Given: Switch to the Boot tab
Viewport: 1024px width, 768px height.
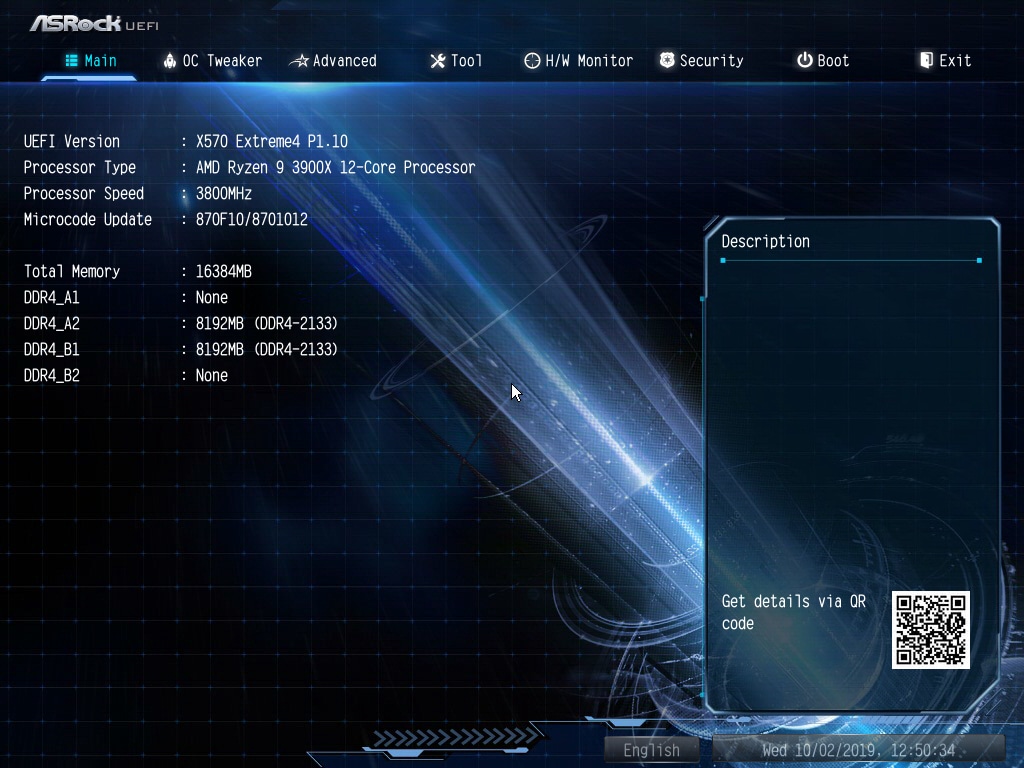Looking at the screenshot, I should tap(823, 61).
